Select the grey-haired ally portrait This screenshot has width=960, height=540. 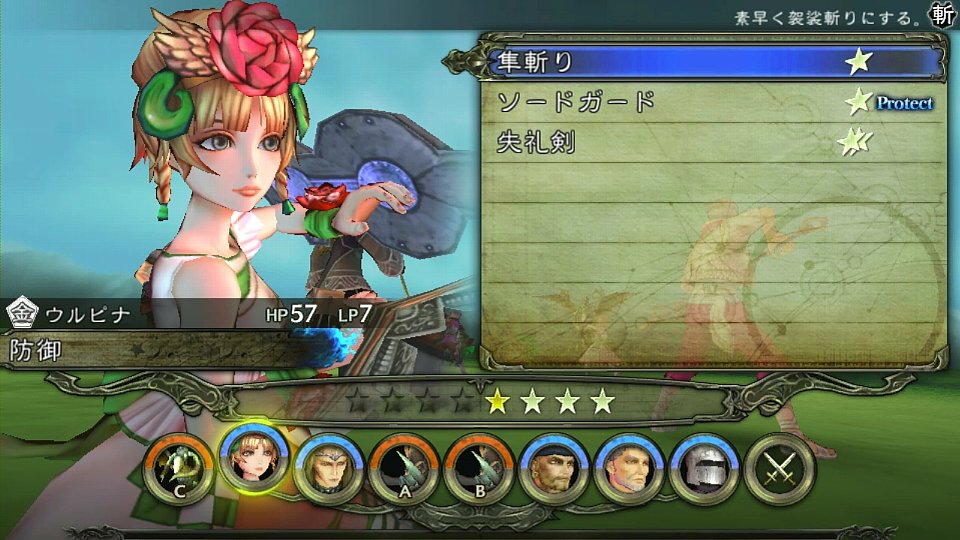pyautogui.click(x=627, y=466)
